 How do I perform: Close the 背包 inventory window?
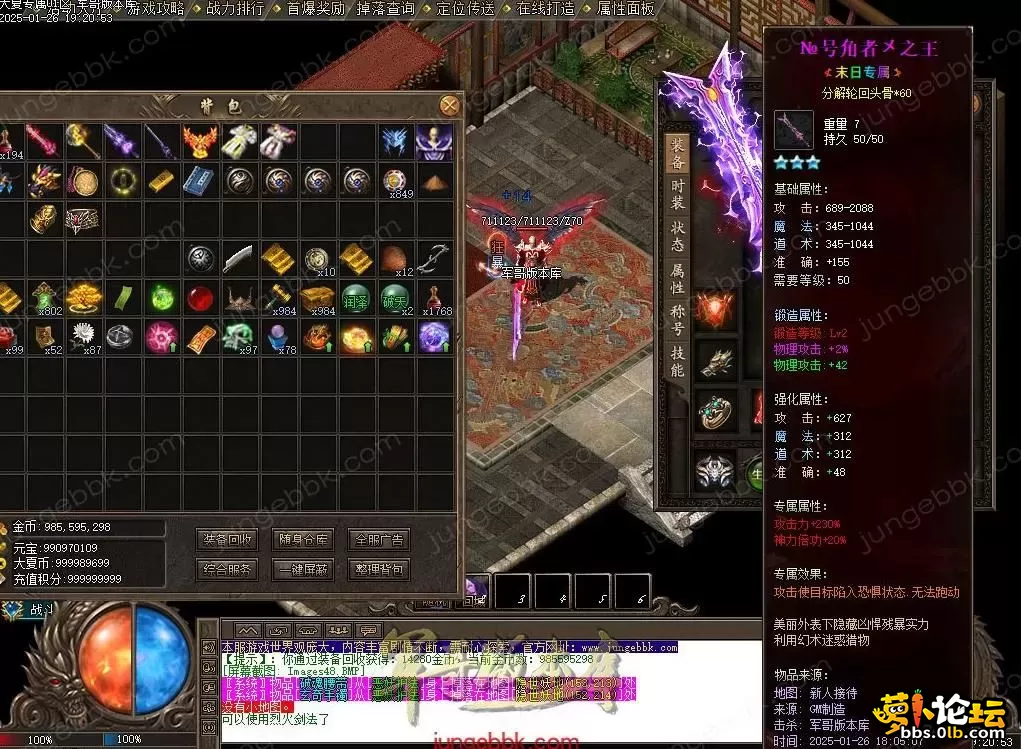pos(450,104)
